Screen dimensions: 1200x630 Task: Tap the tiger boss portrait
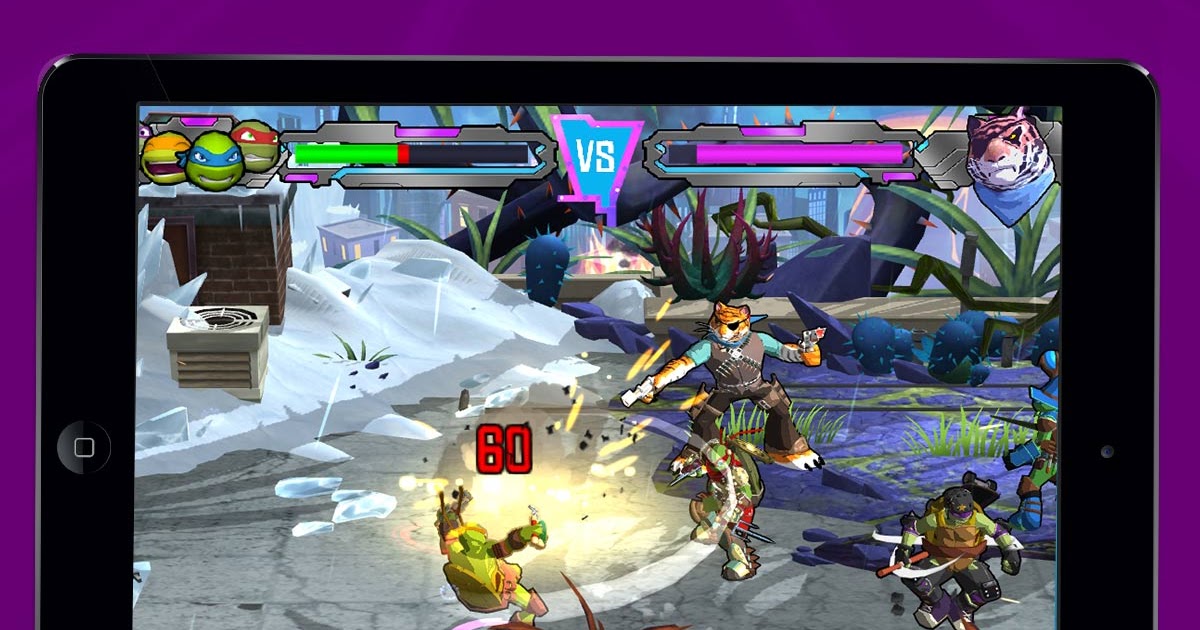click(1009, 160)
